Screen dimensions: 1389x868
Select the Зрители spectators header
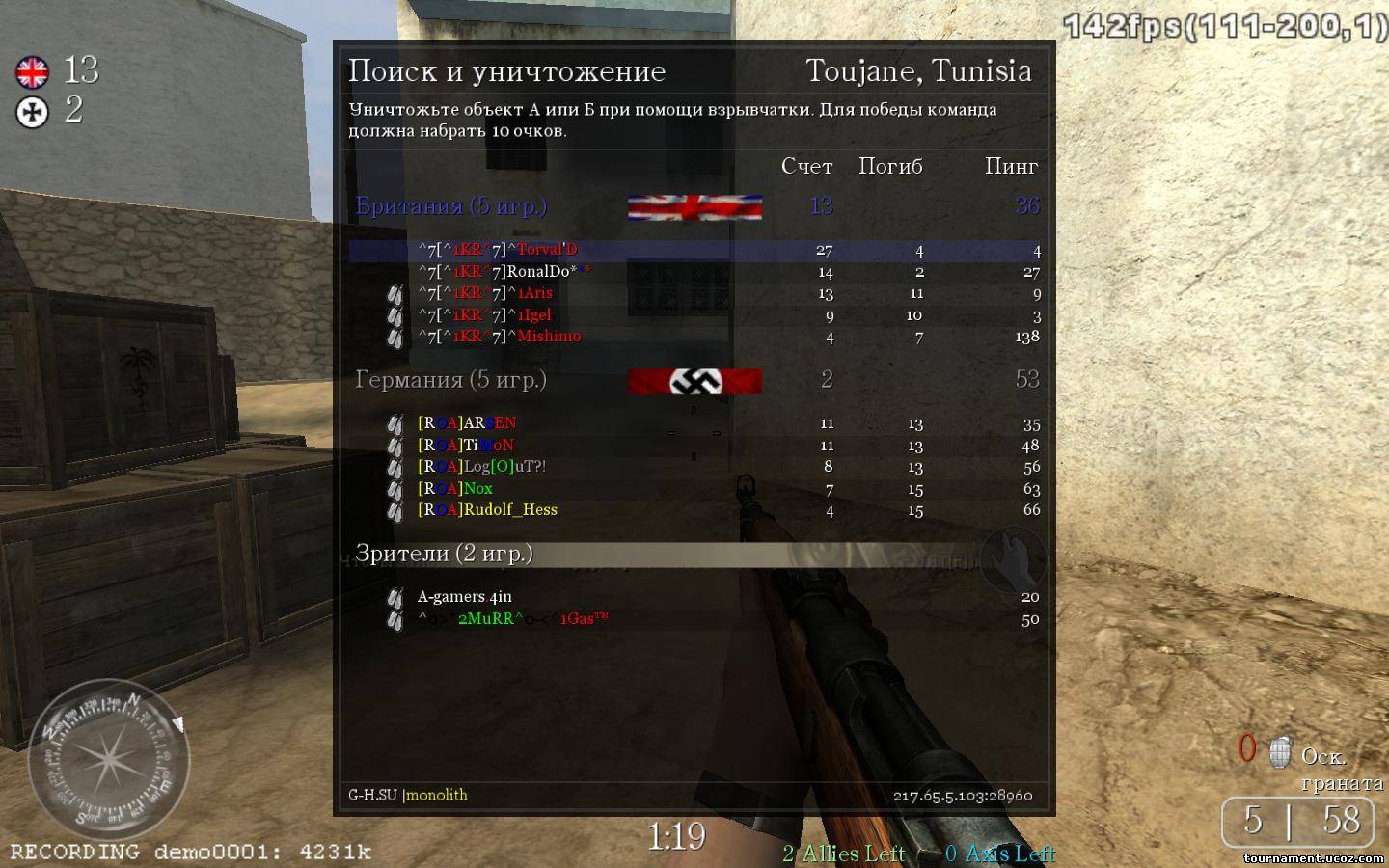(445, 554)
